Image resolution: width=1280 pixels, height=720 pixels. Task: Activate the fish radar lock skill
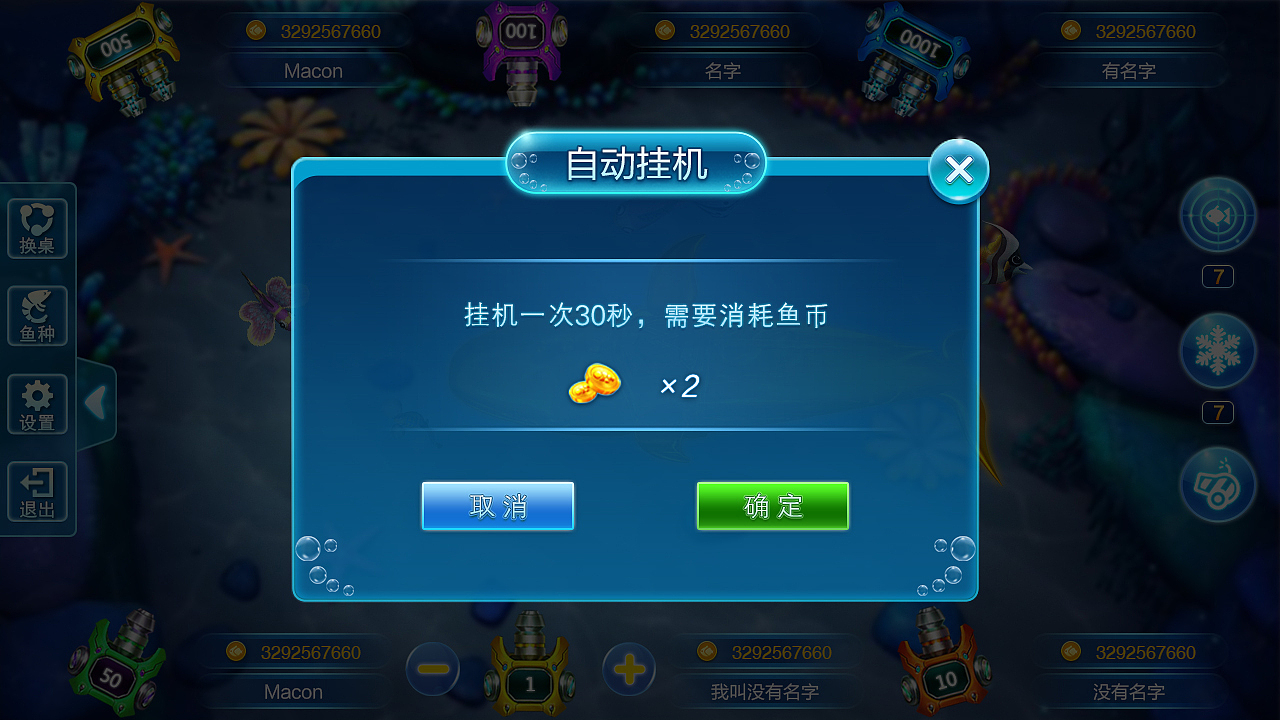[x=1217, y=214]
